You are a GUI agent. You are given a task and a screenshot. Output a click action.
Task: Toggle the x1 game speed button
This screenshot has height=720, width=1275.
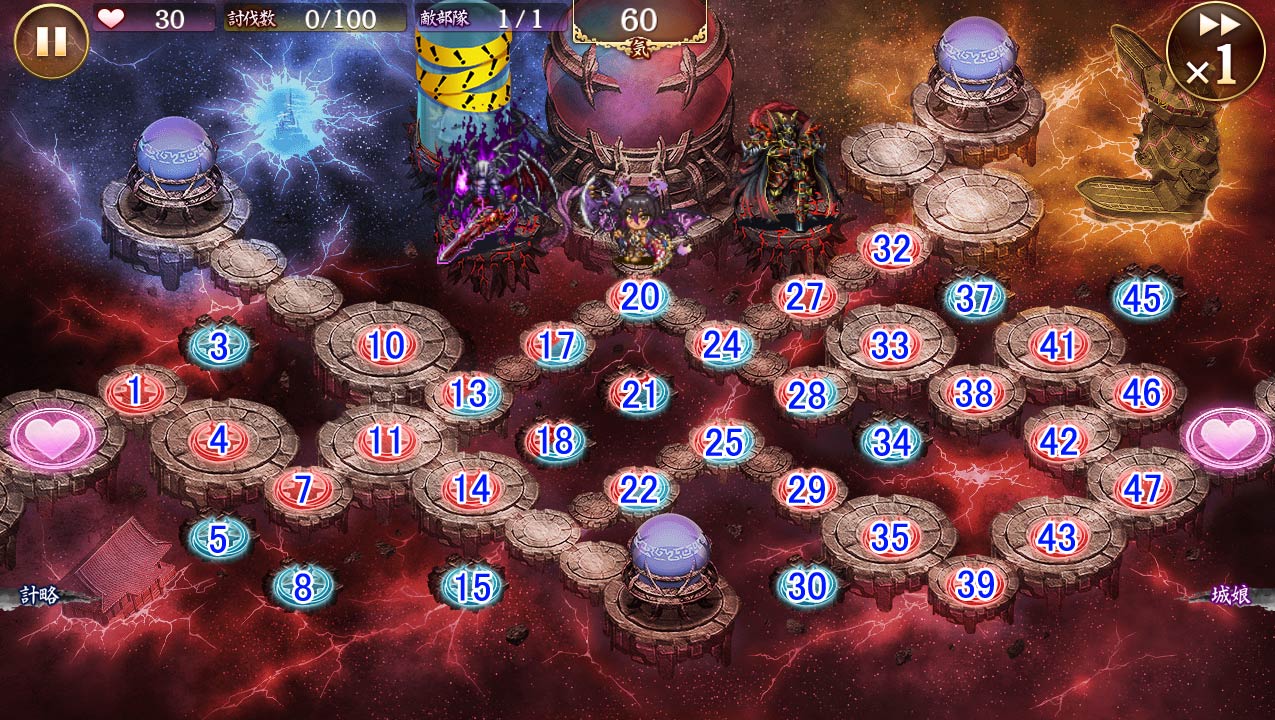(x=1214, y=50)
